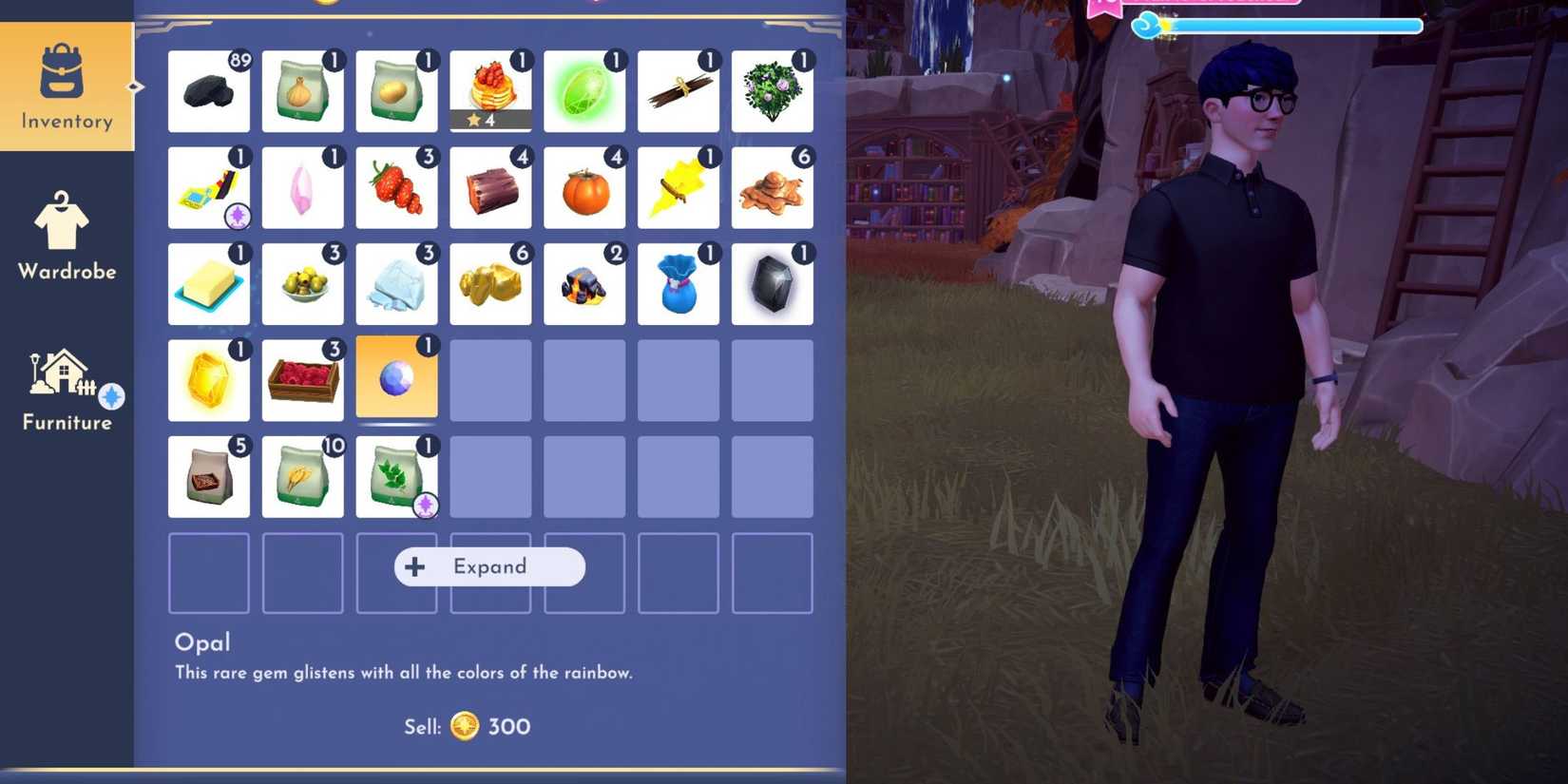Select the stack of 89 coal

pos(208,90)
